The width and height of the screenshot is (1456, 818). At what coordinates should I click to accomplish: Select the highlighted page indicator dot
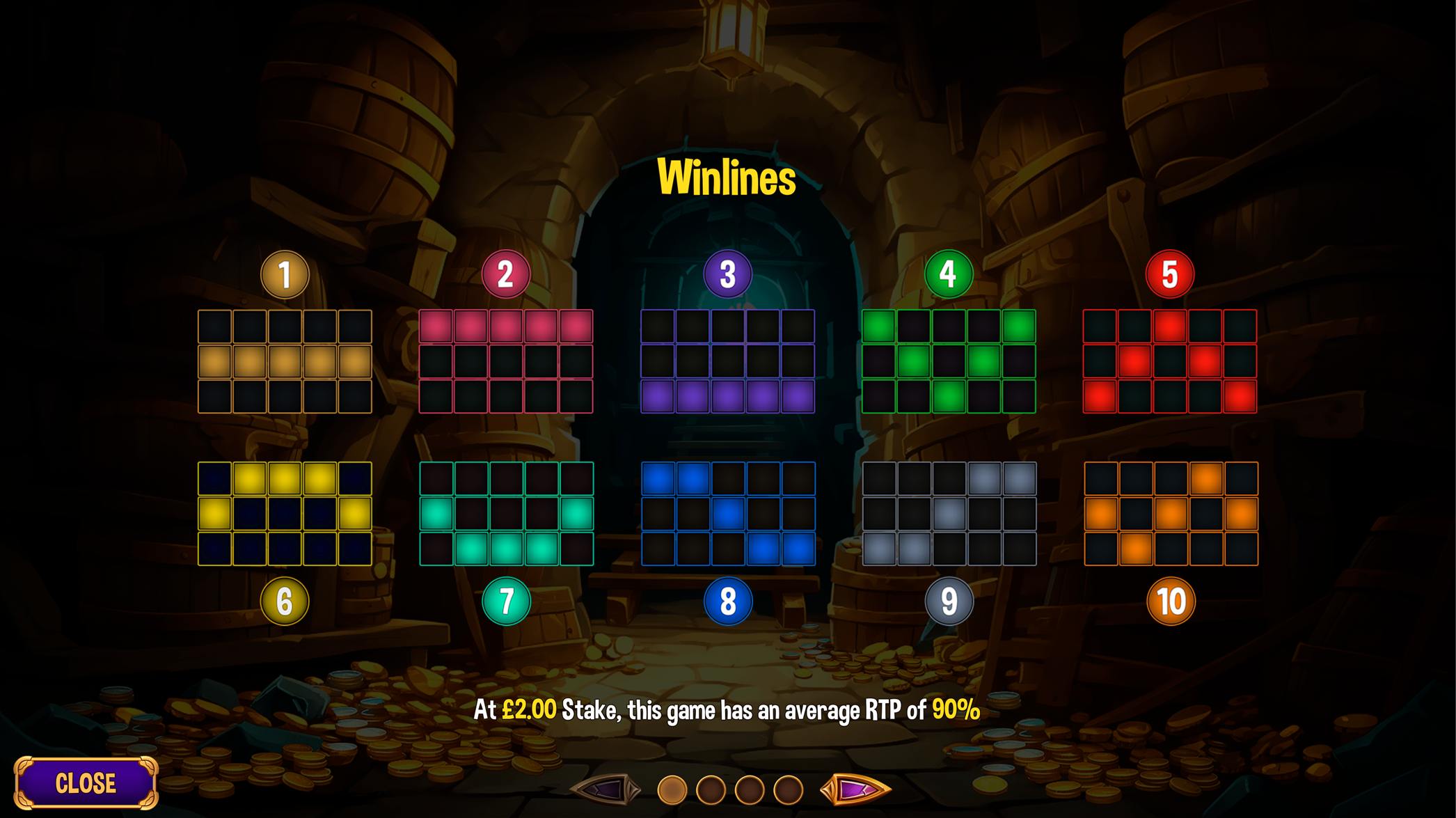coord(672,790)
